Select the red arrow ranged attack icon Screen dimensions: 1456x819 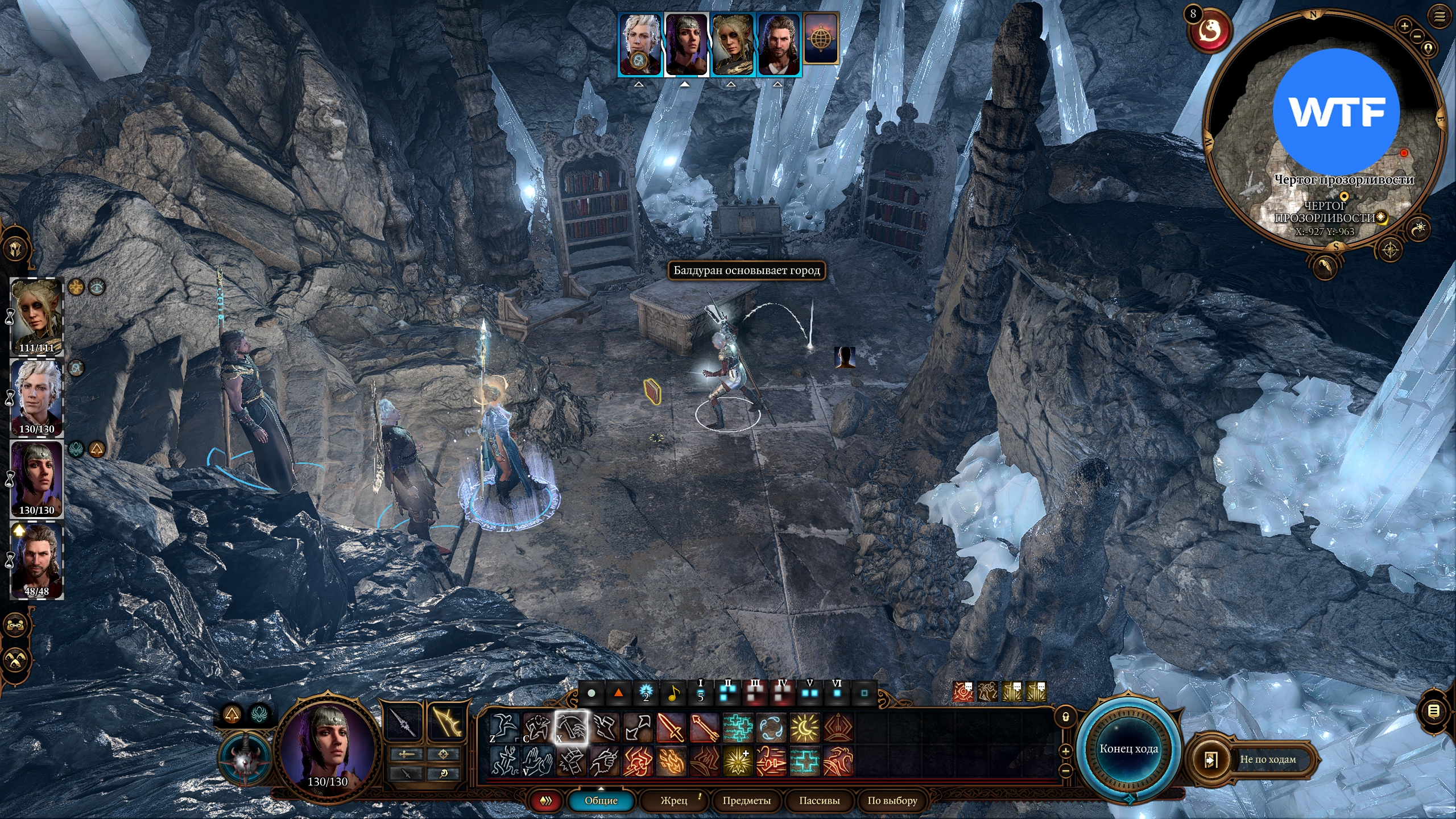[x=704, y=727]
